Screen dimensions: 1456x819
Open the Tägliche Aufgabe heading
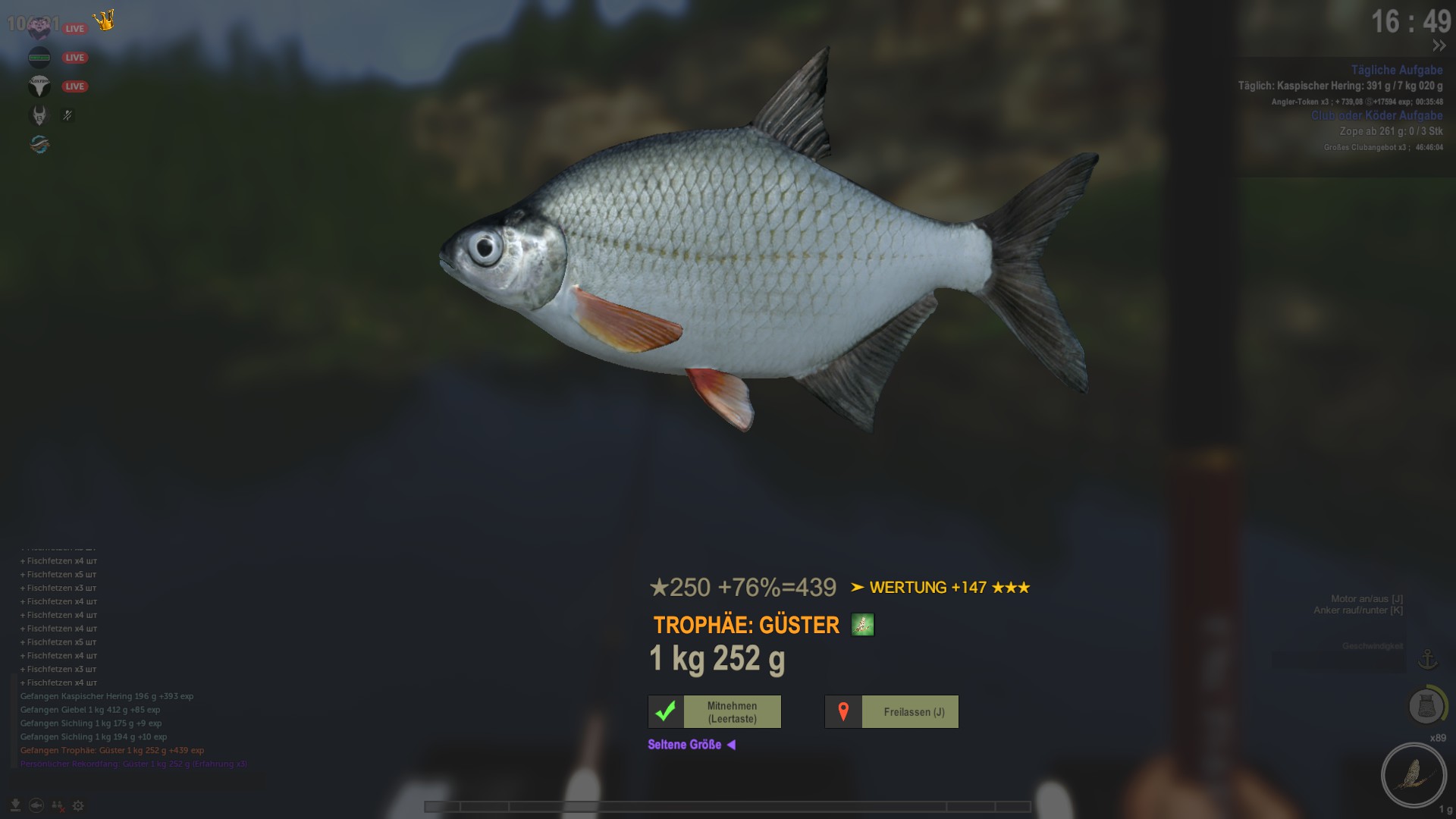[x=1396, y=70]
